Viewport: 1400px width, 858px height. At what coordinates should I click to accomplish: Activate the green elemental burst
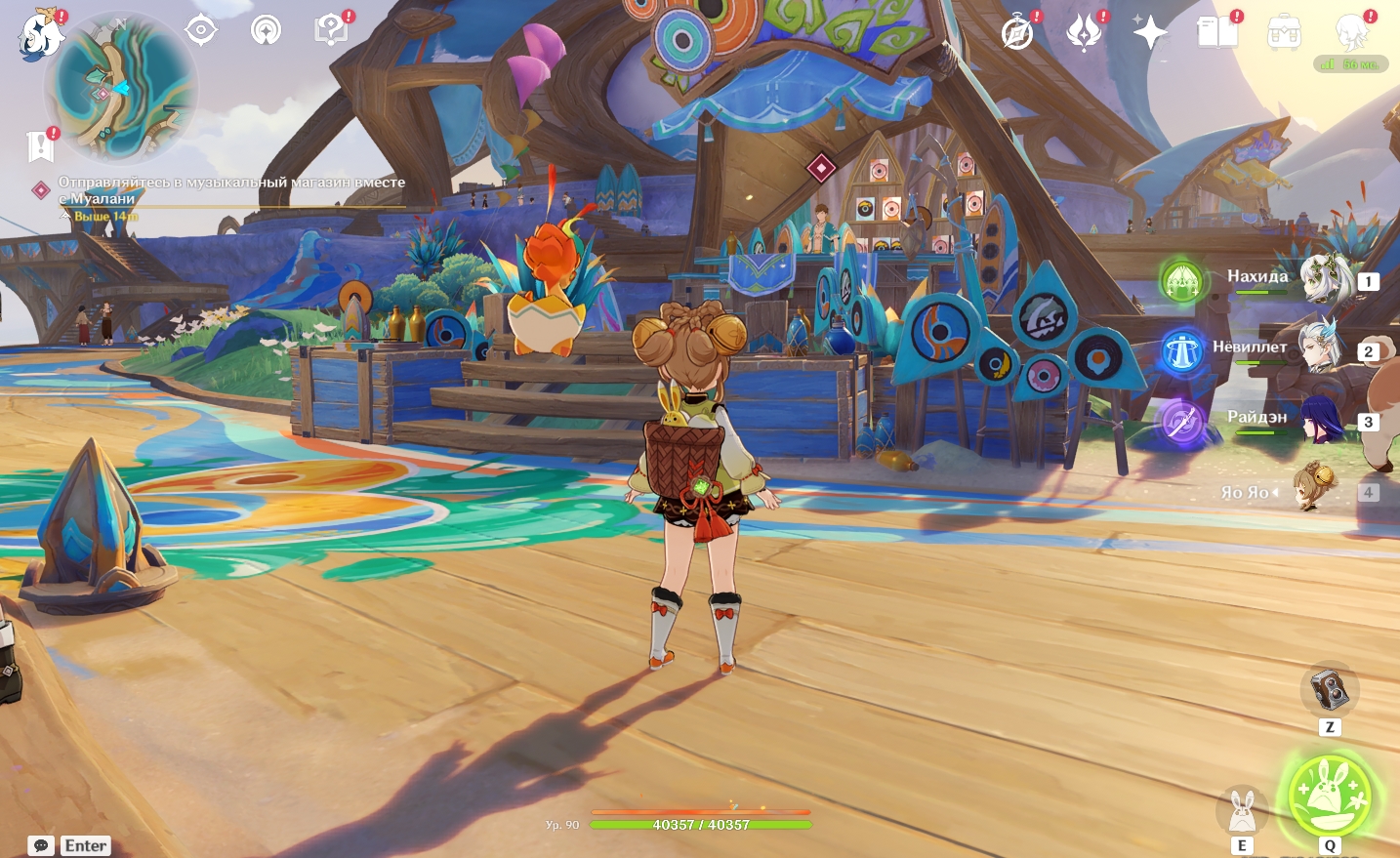(1329, 796)
